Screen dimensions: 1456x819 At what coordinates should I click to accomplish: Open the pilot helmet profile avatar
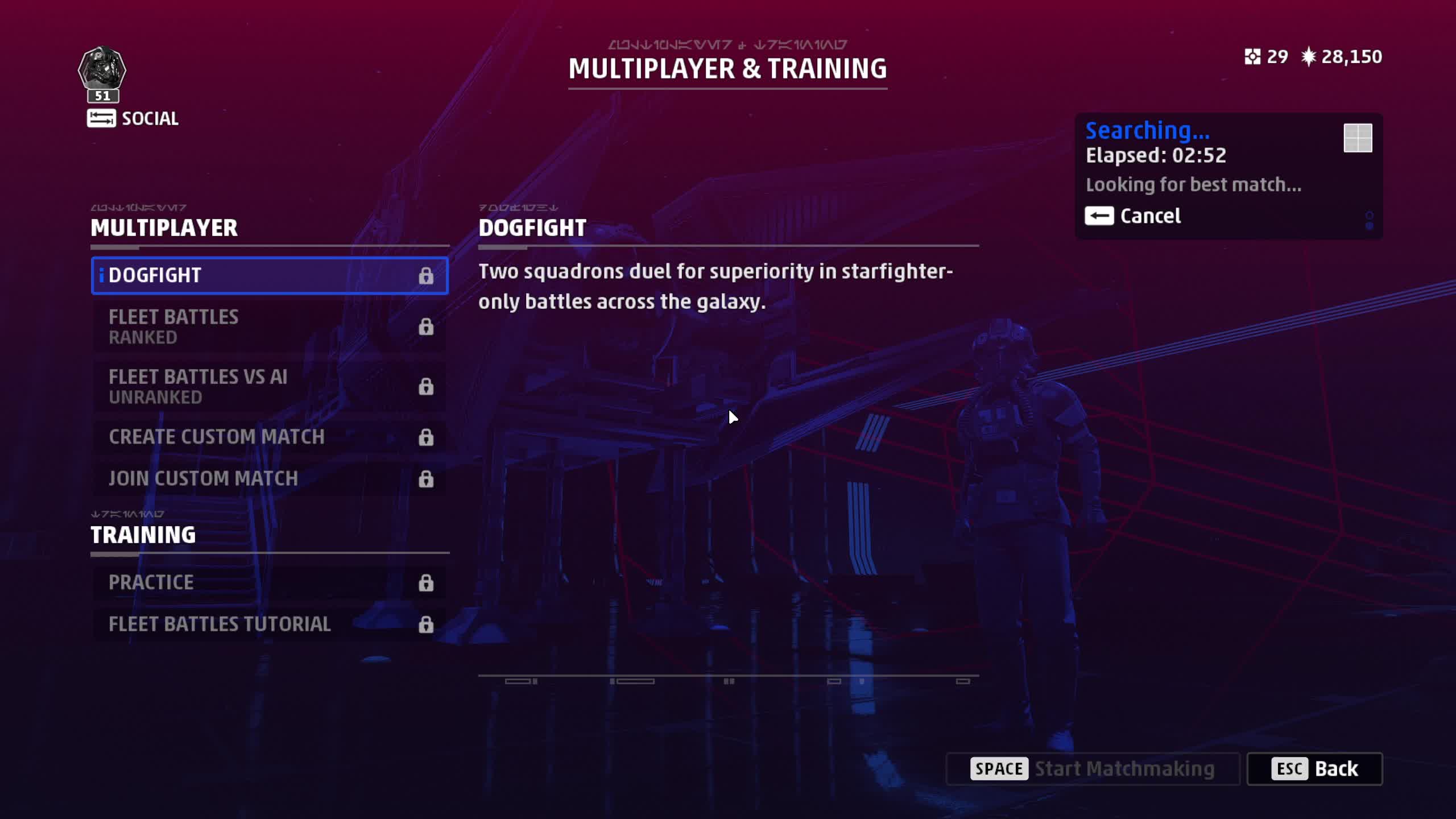102,69
